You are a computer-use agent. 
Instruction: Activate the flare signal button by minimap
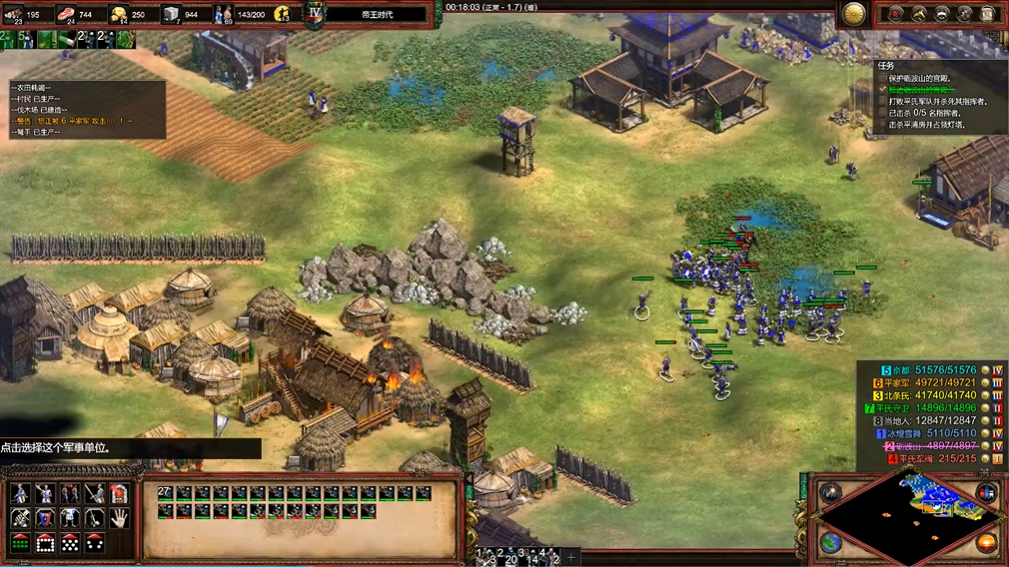coord(831,493)
